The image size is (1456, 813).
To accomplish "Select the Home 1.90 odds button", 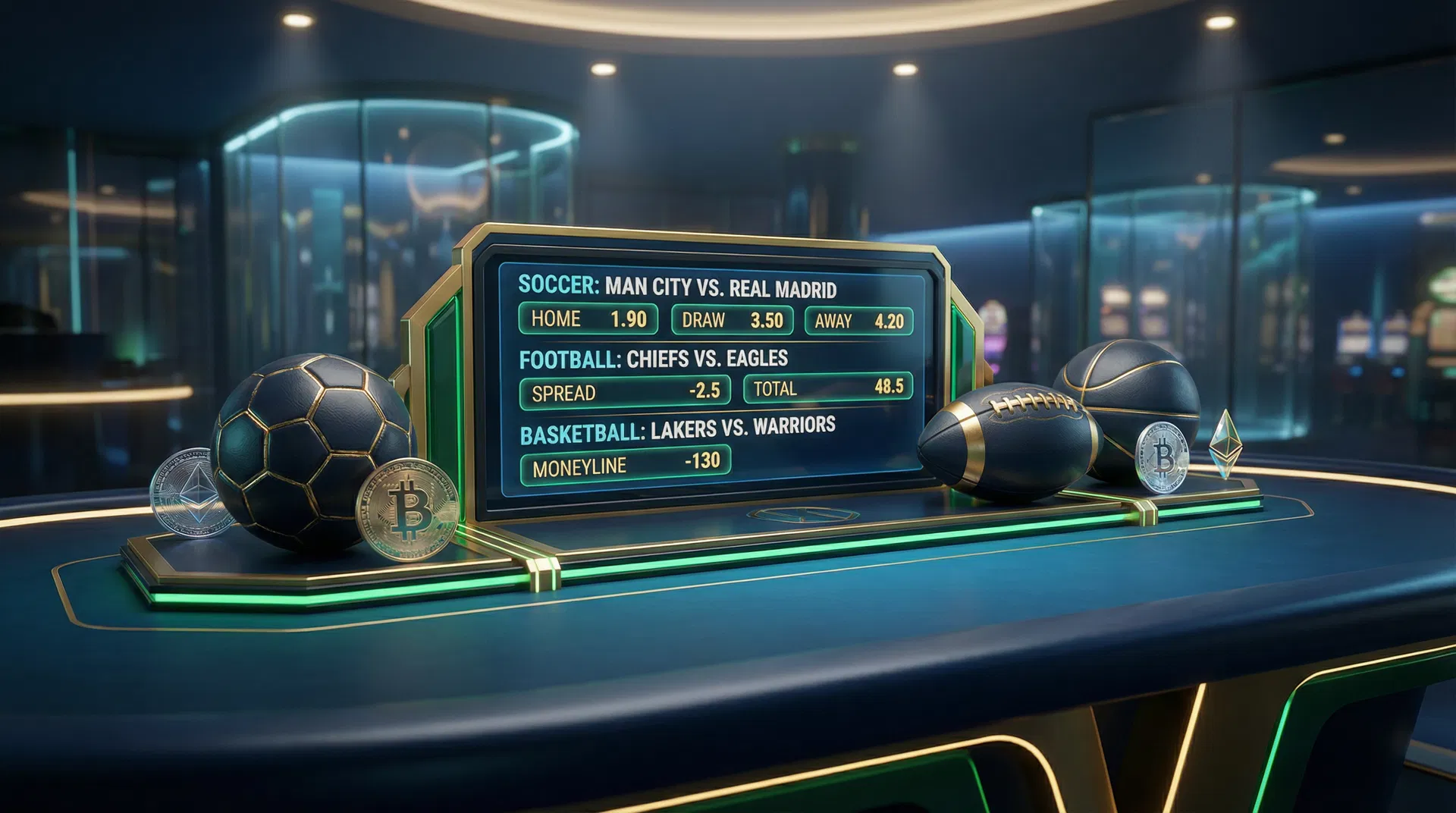I will [588, 319].
